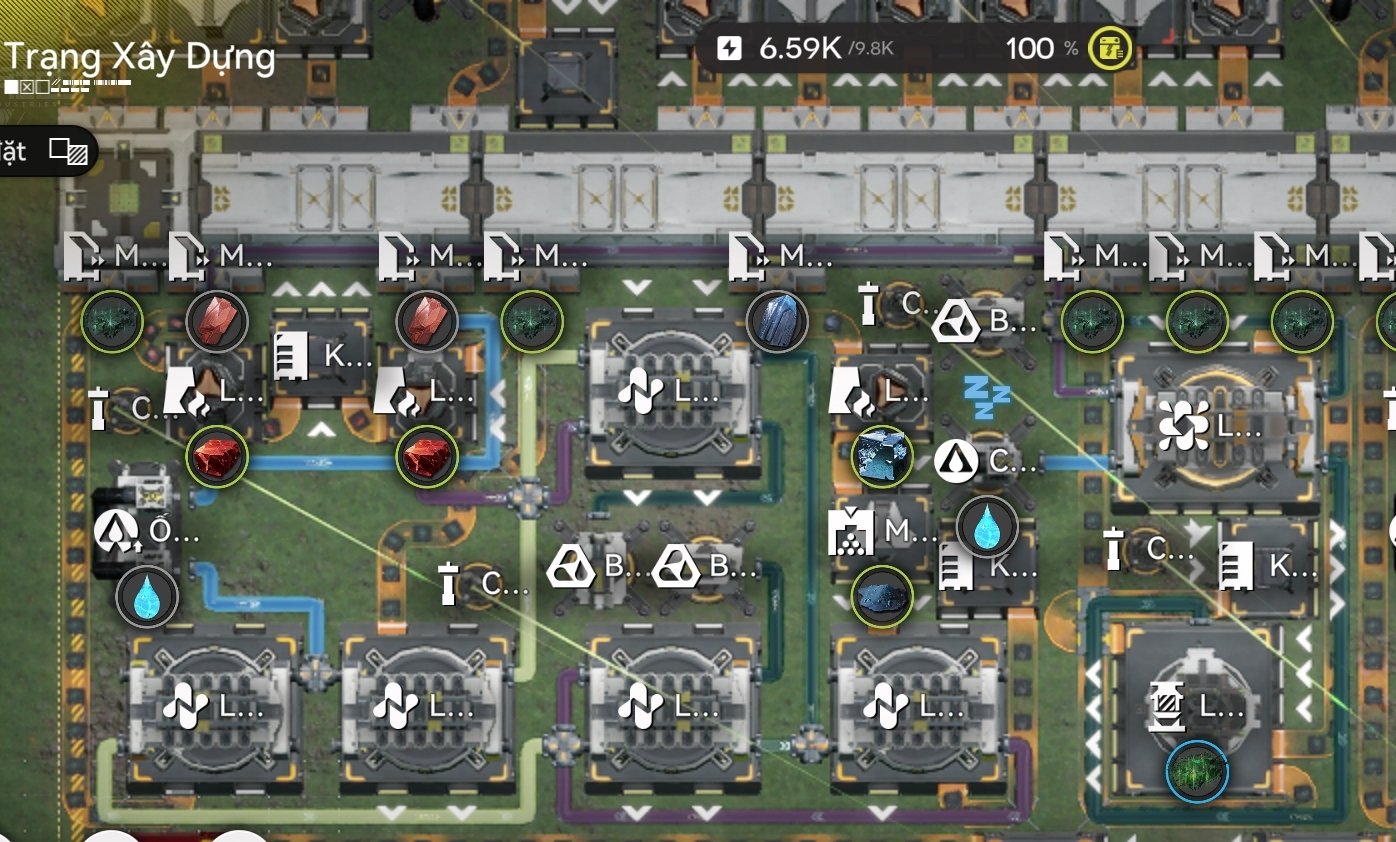Select the blue crystal item icon
1396x842 pixels.
pos(777,322)
